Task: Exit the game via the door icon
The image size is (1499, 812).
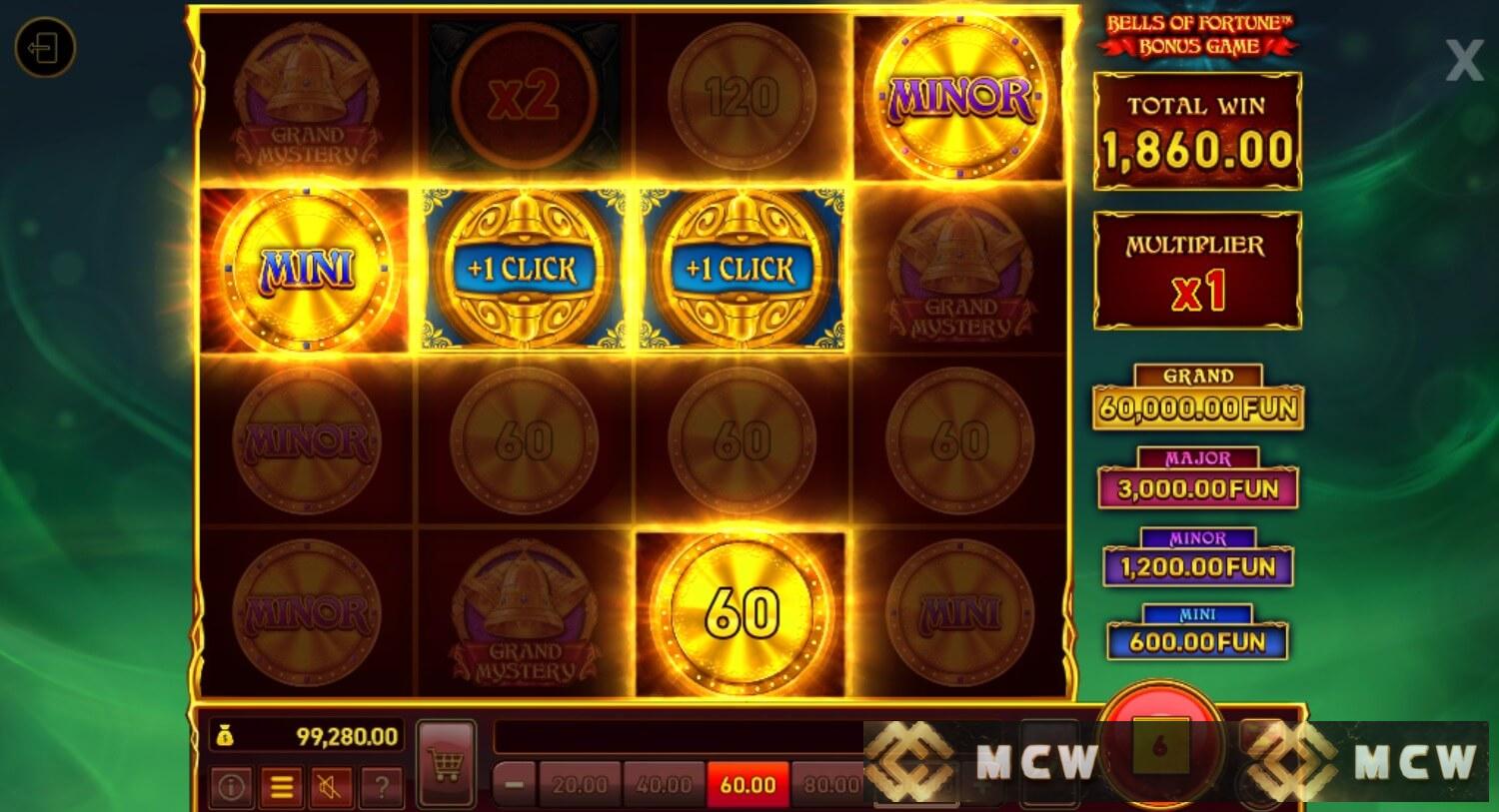Action: [45, 47]
